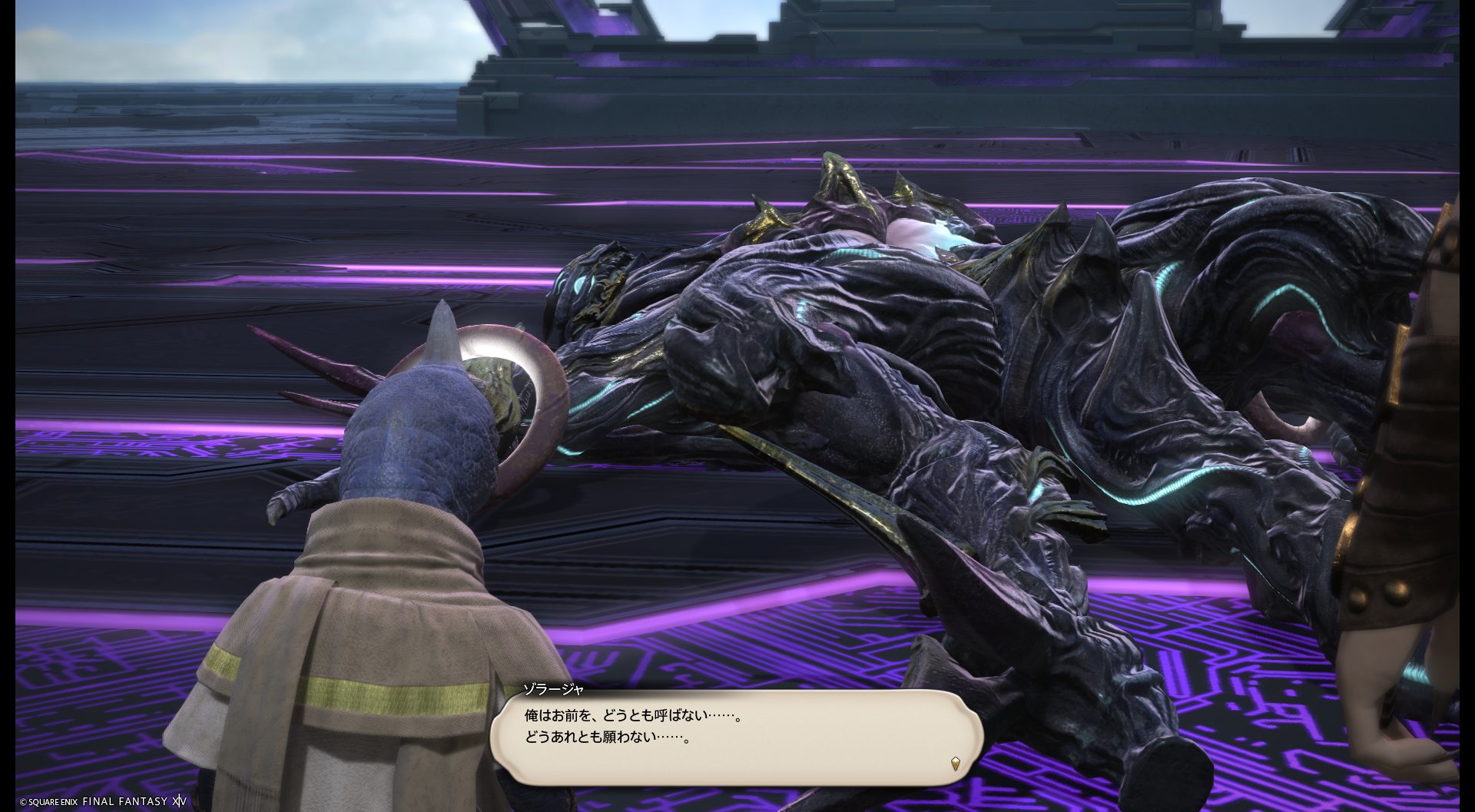Click Zoraal Ja's dialogue box to continue
The image size is (1475, 812).
click(x=736, y=737)
